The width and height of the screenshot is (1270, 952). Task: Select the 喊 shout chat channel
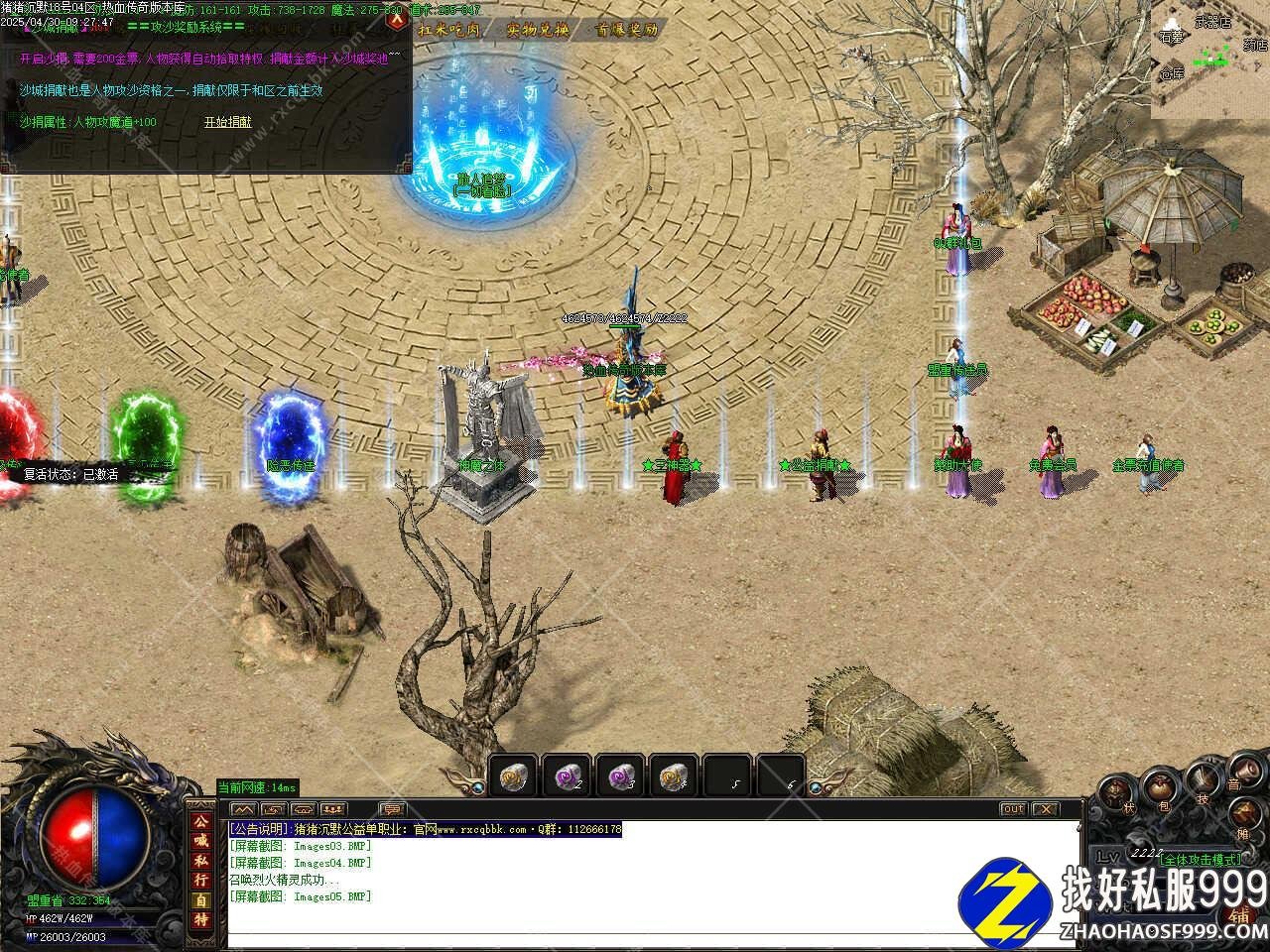click(200, 842)
